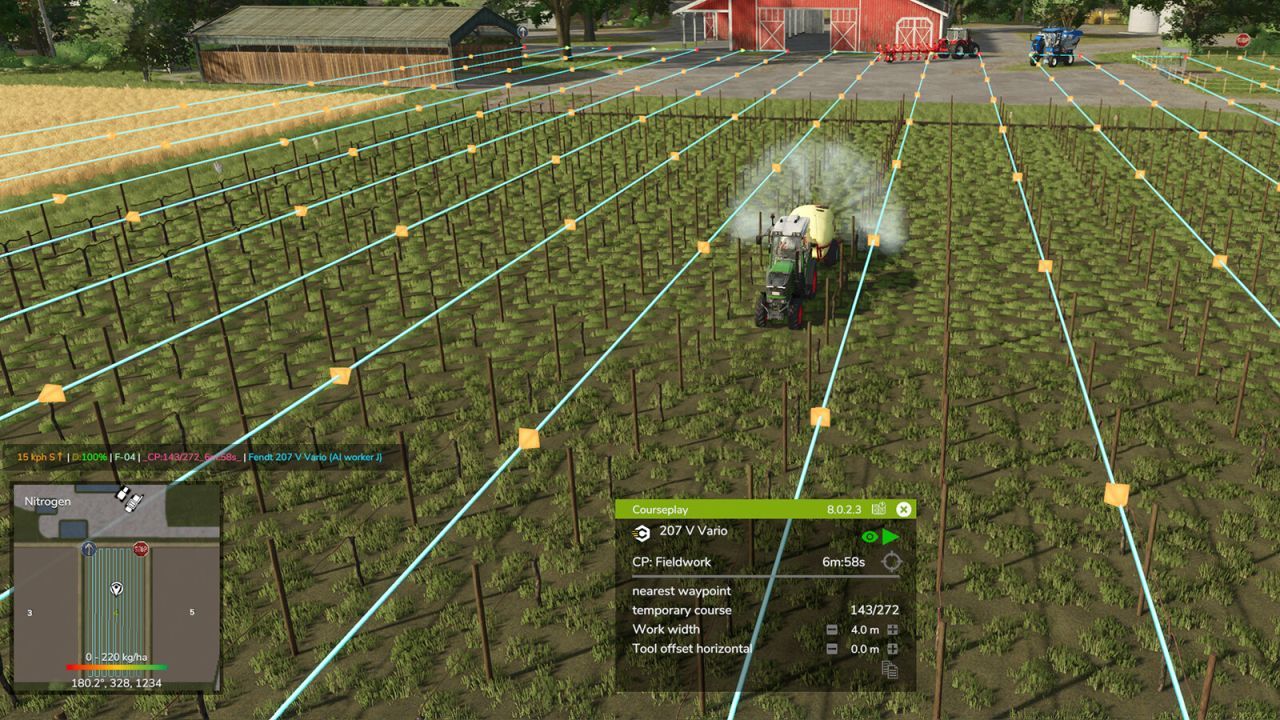Click the crosshair target icon beside the fieldwork timer
1280x720 pixels.
pyautogui.click(x=890, y=561)
